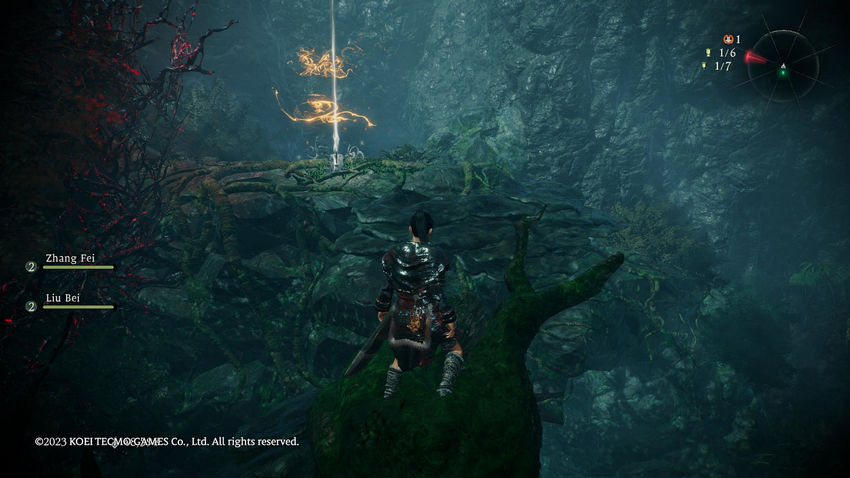Click the flag icon beside the 1/6

point(708,53)
